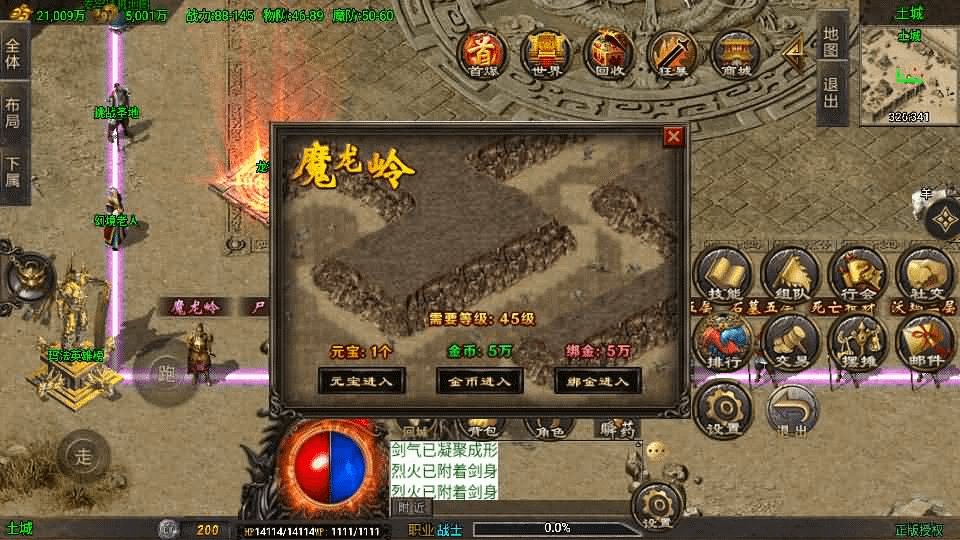This screenshot has height=540, width=960.
Task: Switch to the 全体 tab
Action: coord(13,52)
